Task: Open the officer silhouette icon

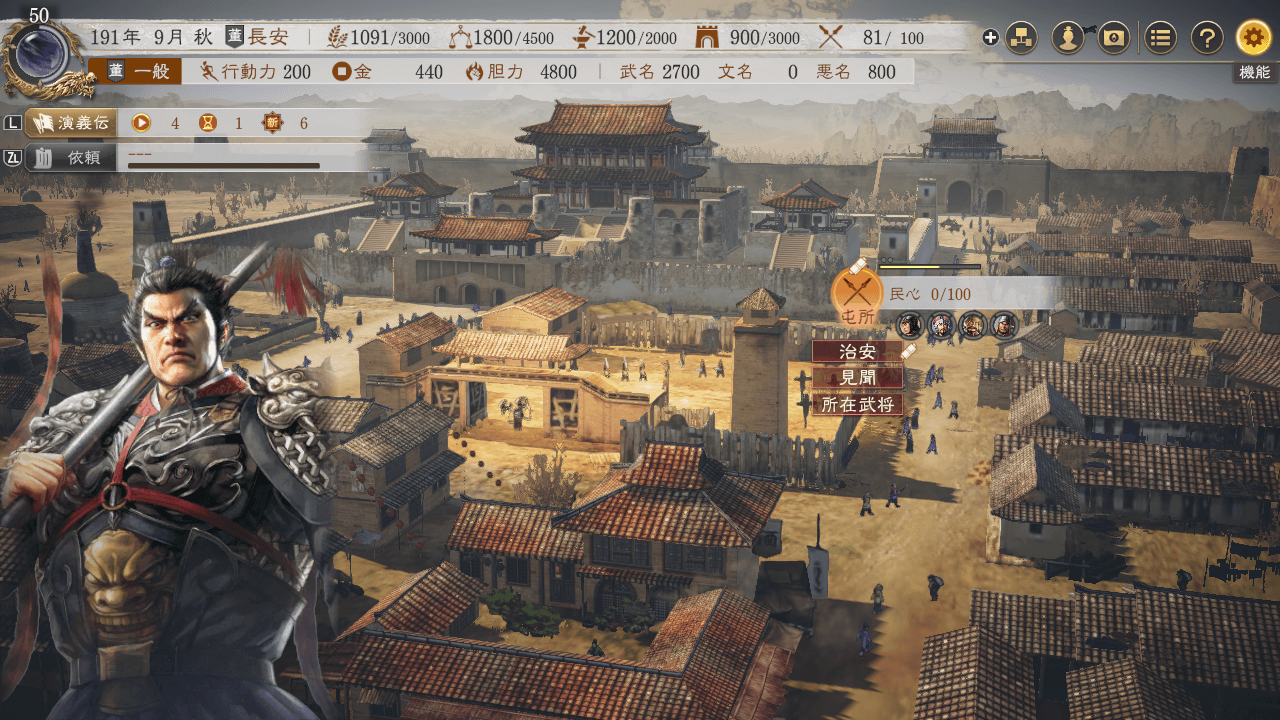Action: click(1068, 38)
